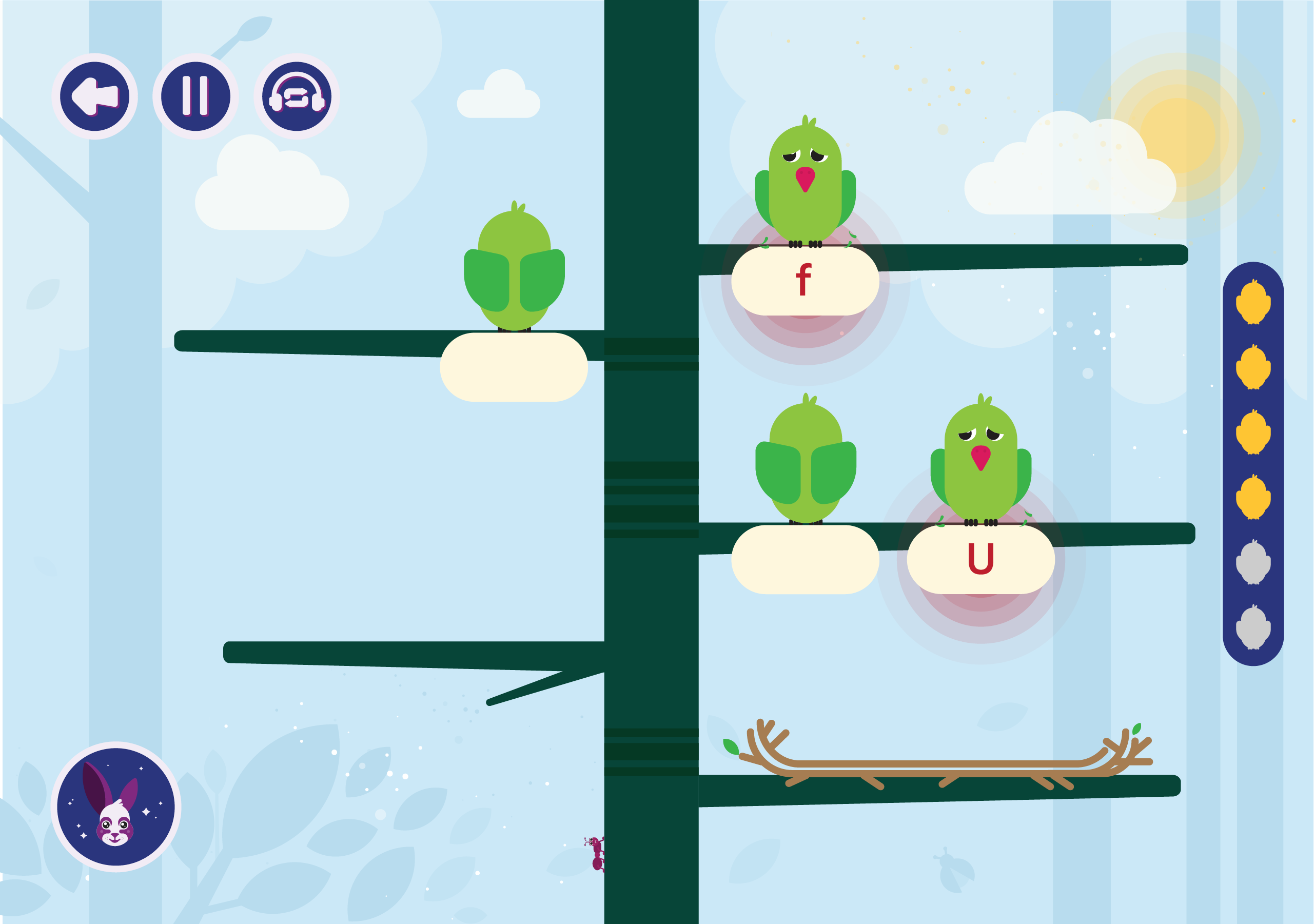Choose the answer card with letter f
The width and height of the screenshot is (1314, 924).
805,280
